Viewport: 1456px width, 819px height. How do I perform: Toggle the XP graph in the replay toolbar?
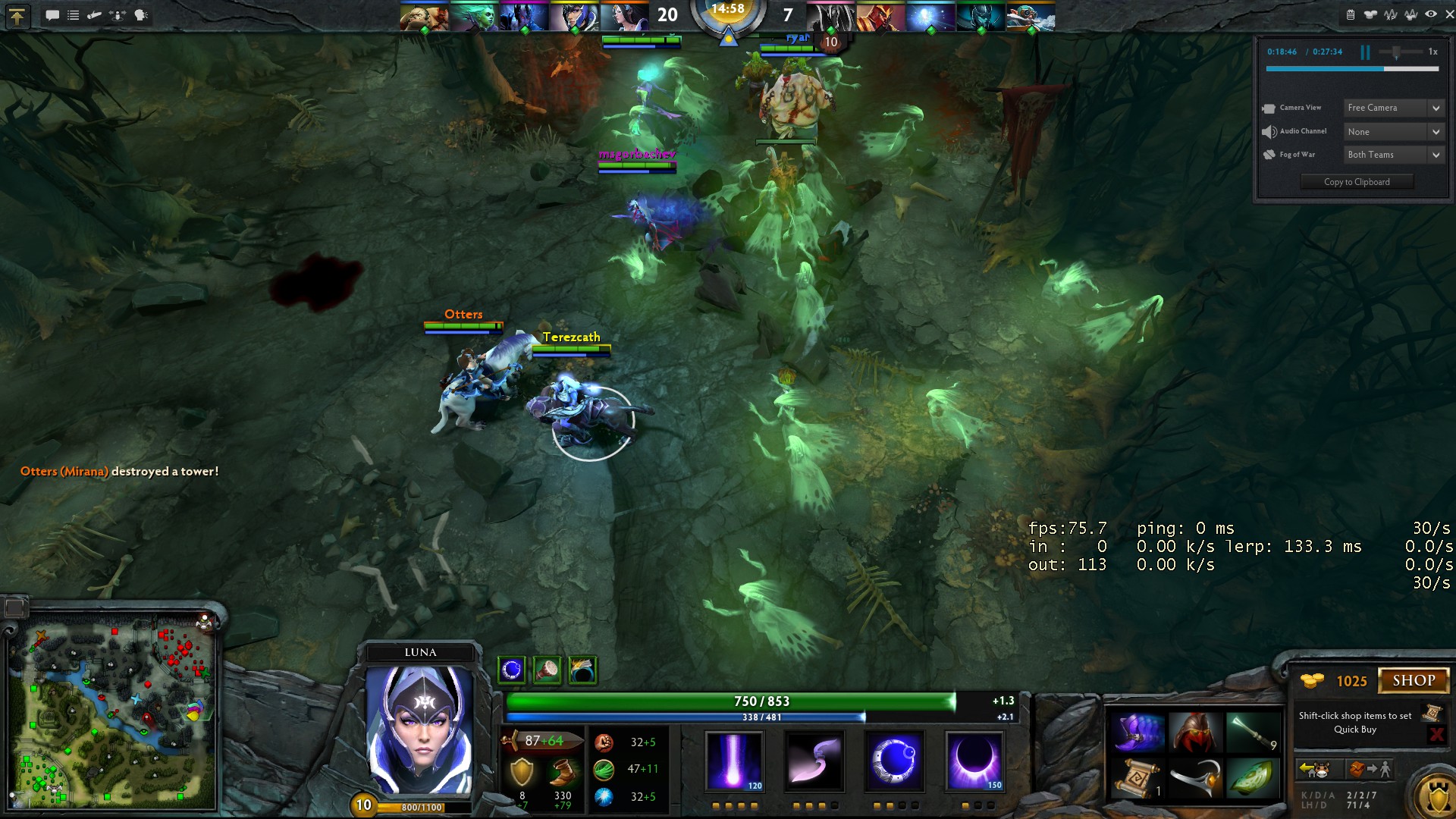(x=1391, y=14)
